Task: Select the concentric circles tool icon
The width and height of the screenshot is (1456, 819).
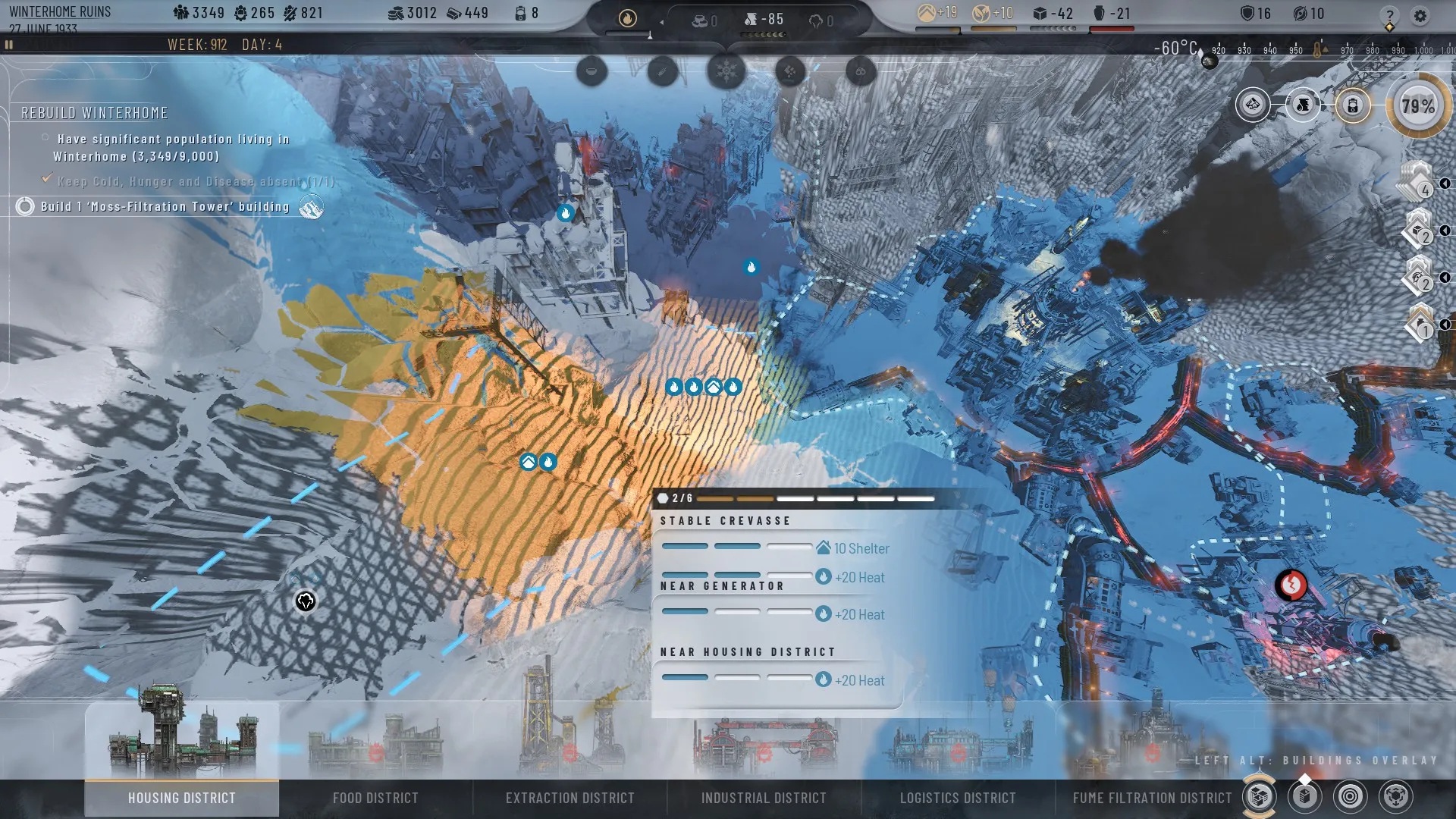Action: [1350, 796]
